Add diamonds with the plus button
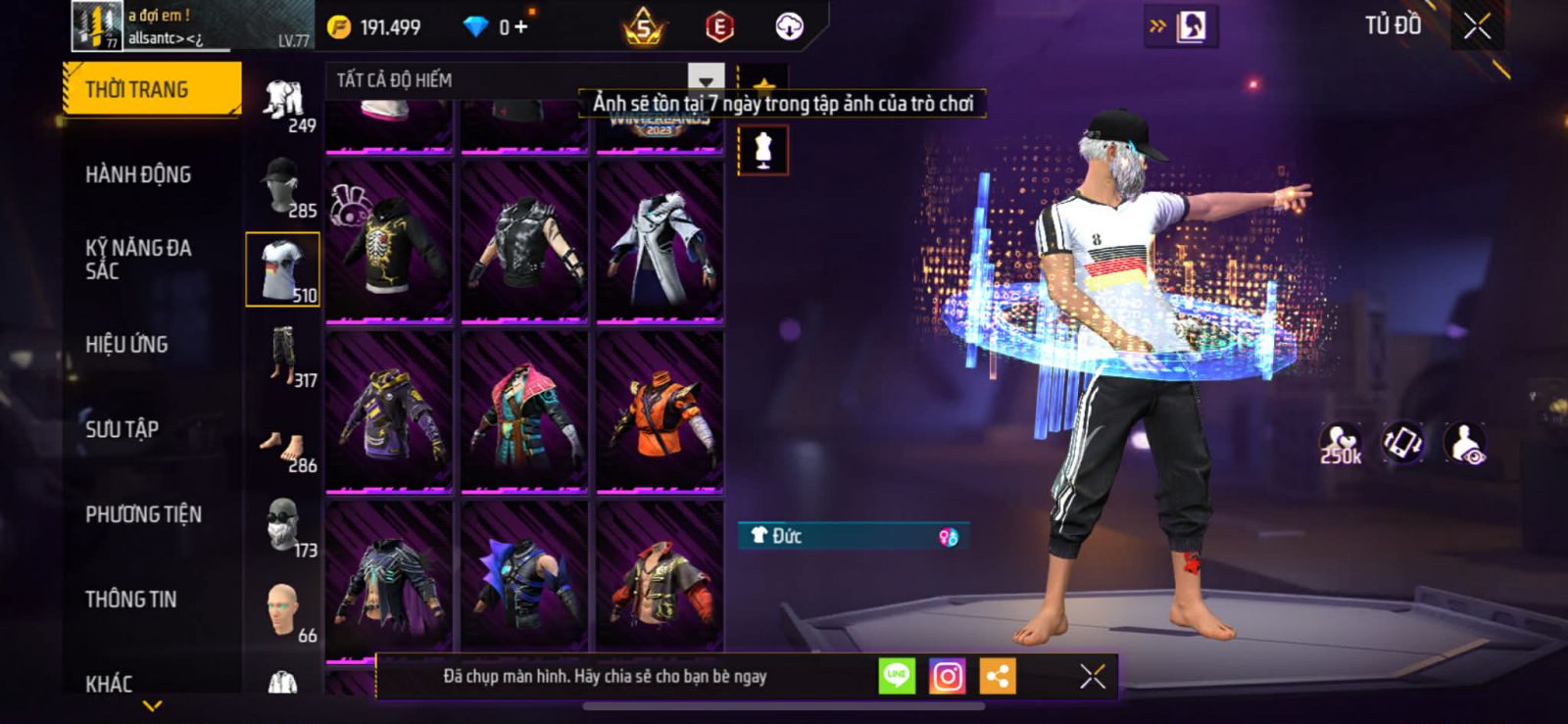Image resolution: width=1568 pixels, height=724 pixels. (521, 27)
